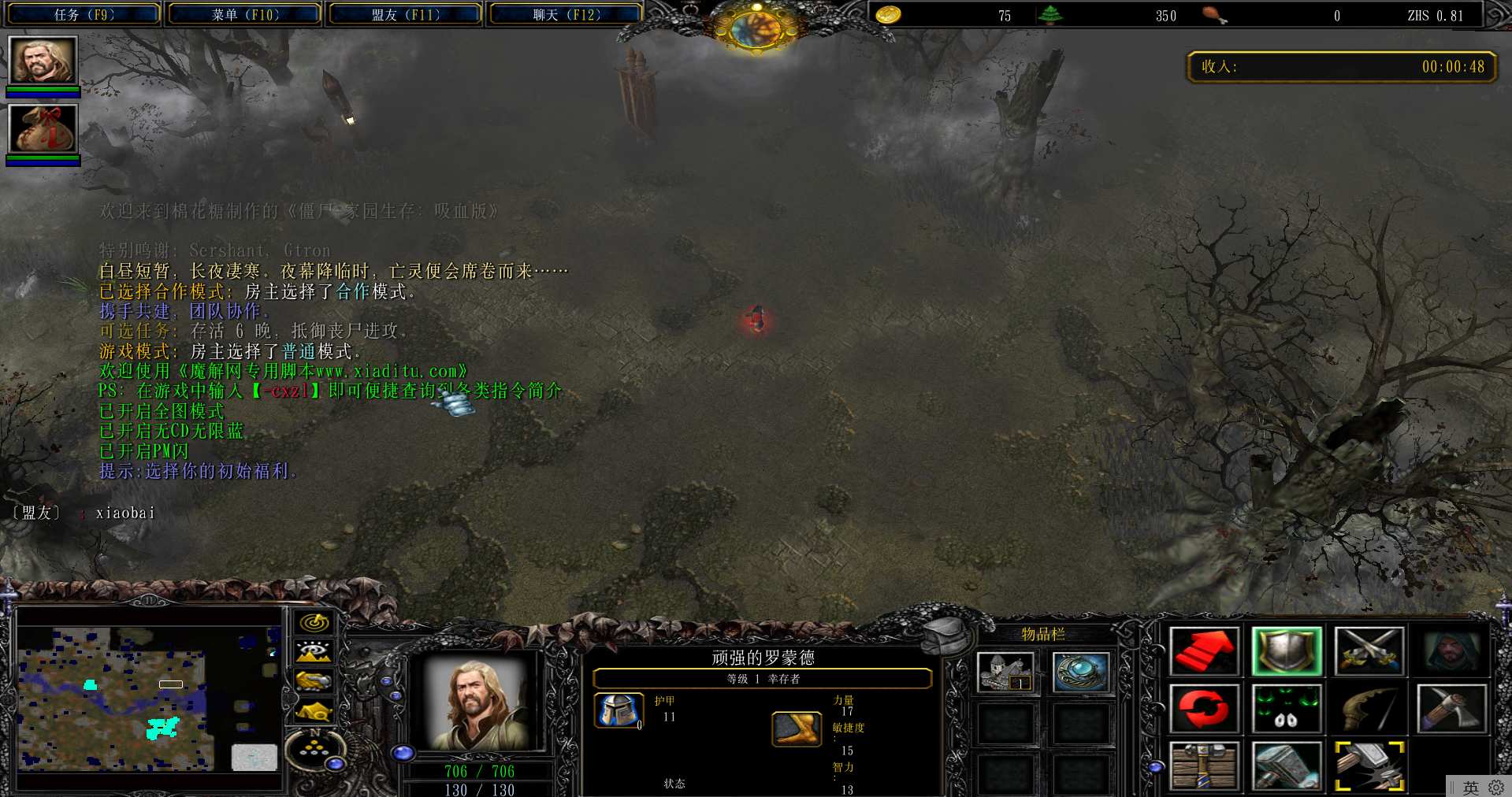Open the 盟友 (F11) allies menu
Screen dimensions: 1512x797
click(x=405, y=14)
